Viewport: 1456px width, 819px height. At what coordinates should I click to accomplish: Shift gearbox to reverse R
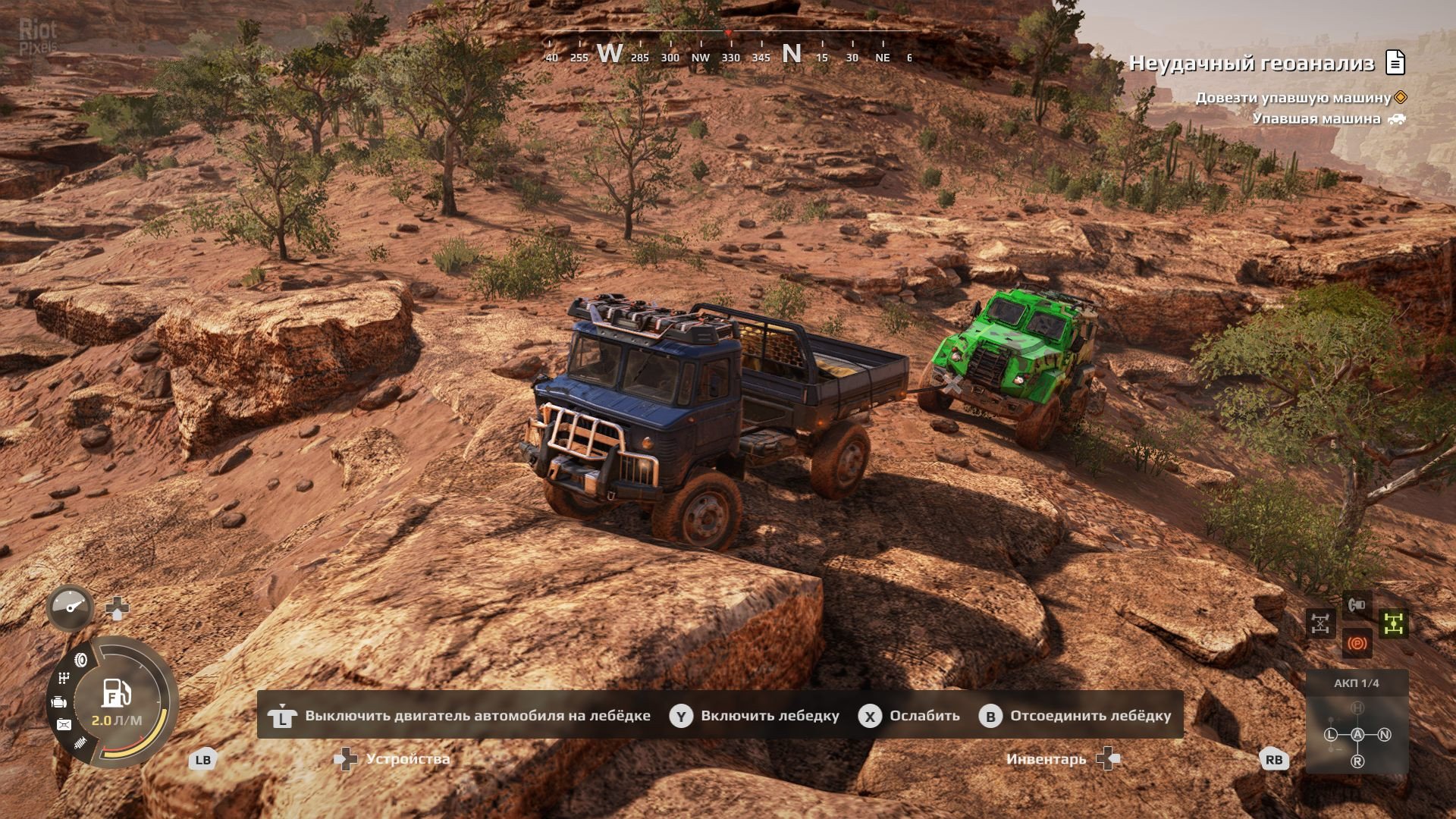(x=1357, y=761)
